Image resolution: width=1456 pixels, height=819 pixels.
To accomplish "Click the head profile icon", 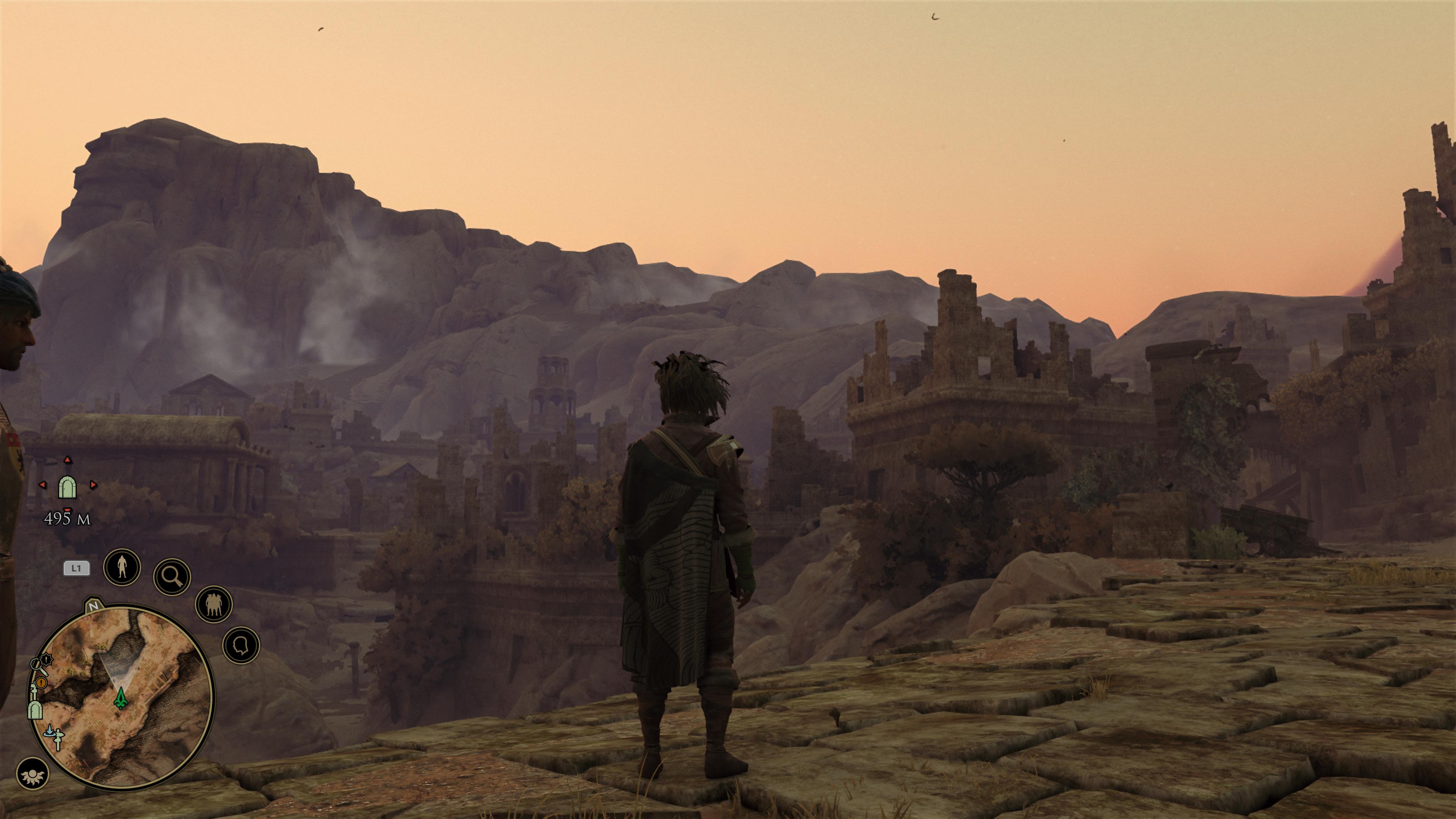I will pyautogui.click(x=242, y=645).
